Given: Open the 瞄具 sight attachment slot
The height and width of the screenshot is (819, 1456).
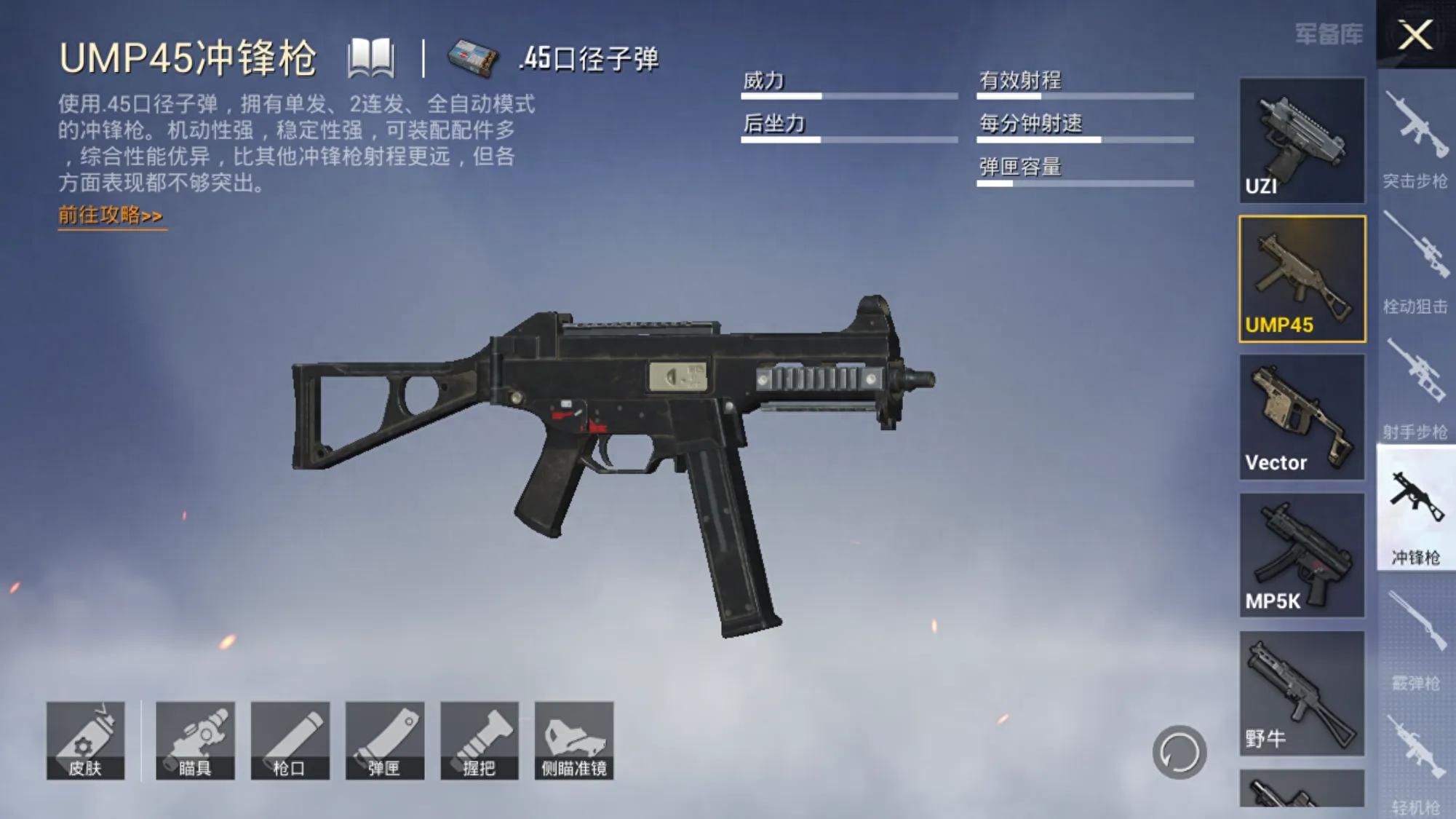Looking at the screenshot, I should (195, 740).
